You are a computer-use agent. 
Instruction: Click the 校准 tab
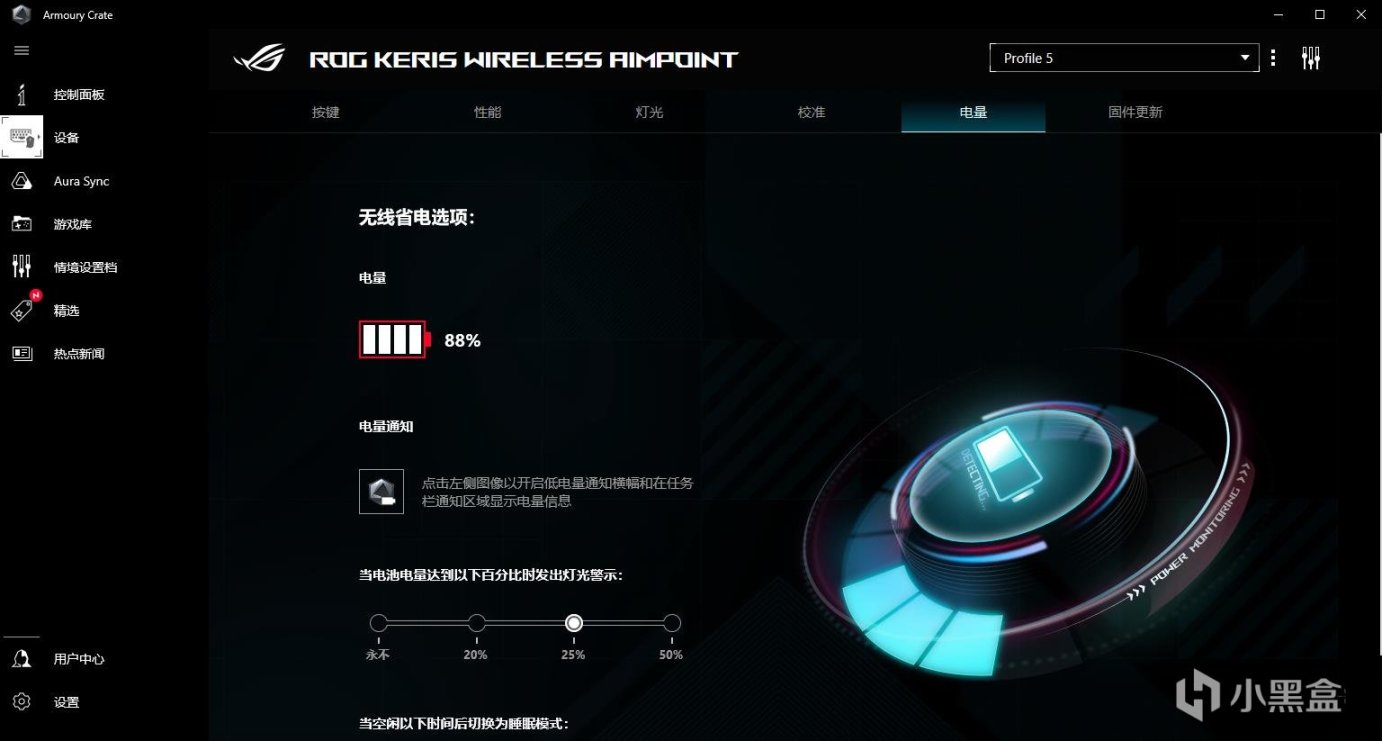pos(810,112)
